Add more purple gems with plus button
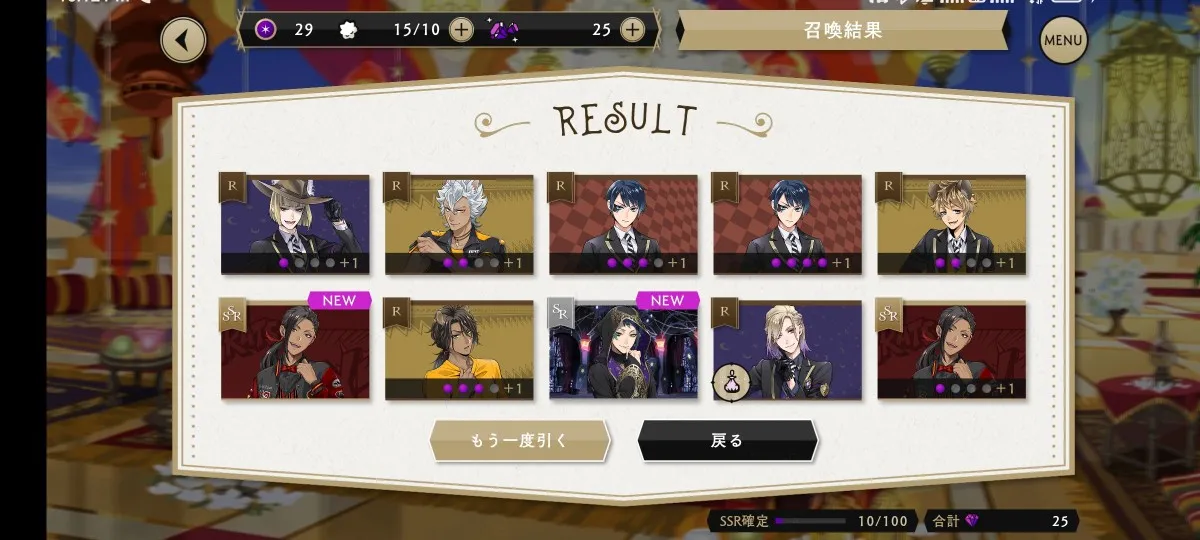 point(632,29)
